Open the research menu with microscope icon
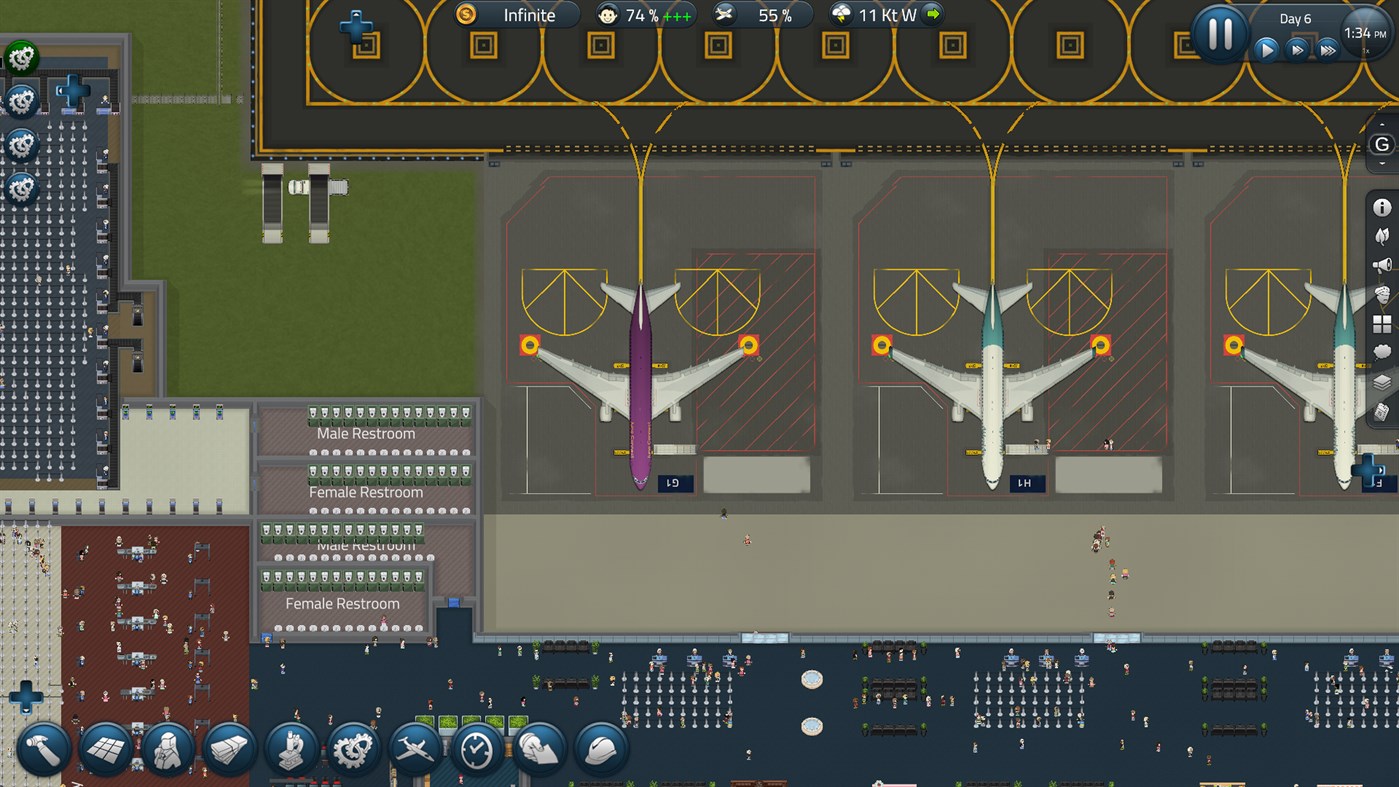Screen dimensions: 1399x787 click(x=291, y=748)
